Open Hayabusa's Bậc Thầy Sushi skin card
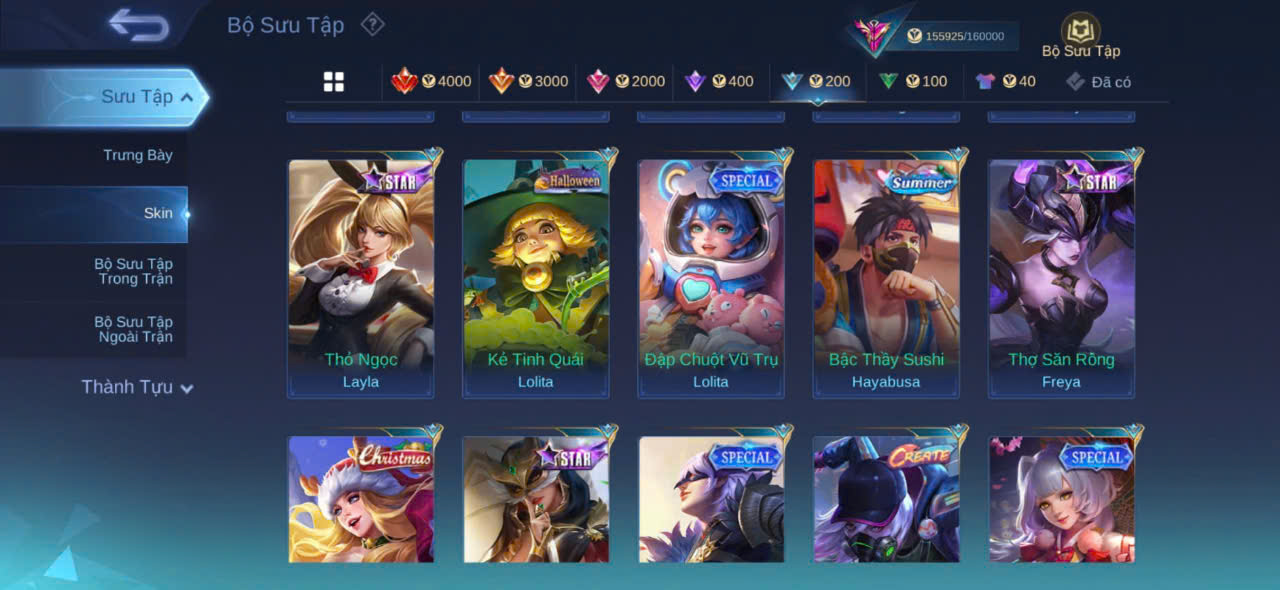The height and width of the screenshot is (590, 1280). (886, 275)
